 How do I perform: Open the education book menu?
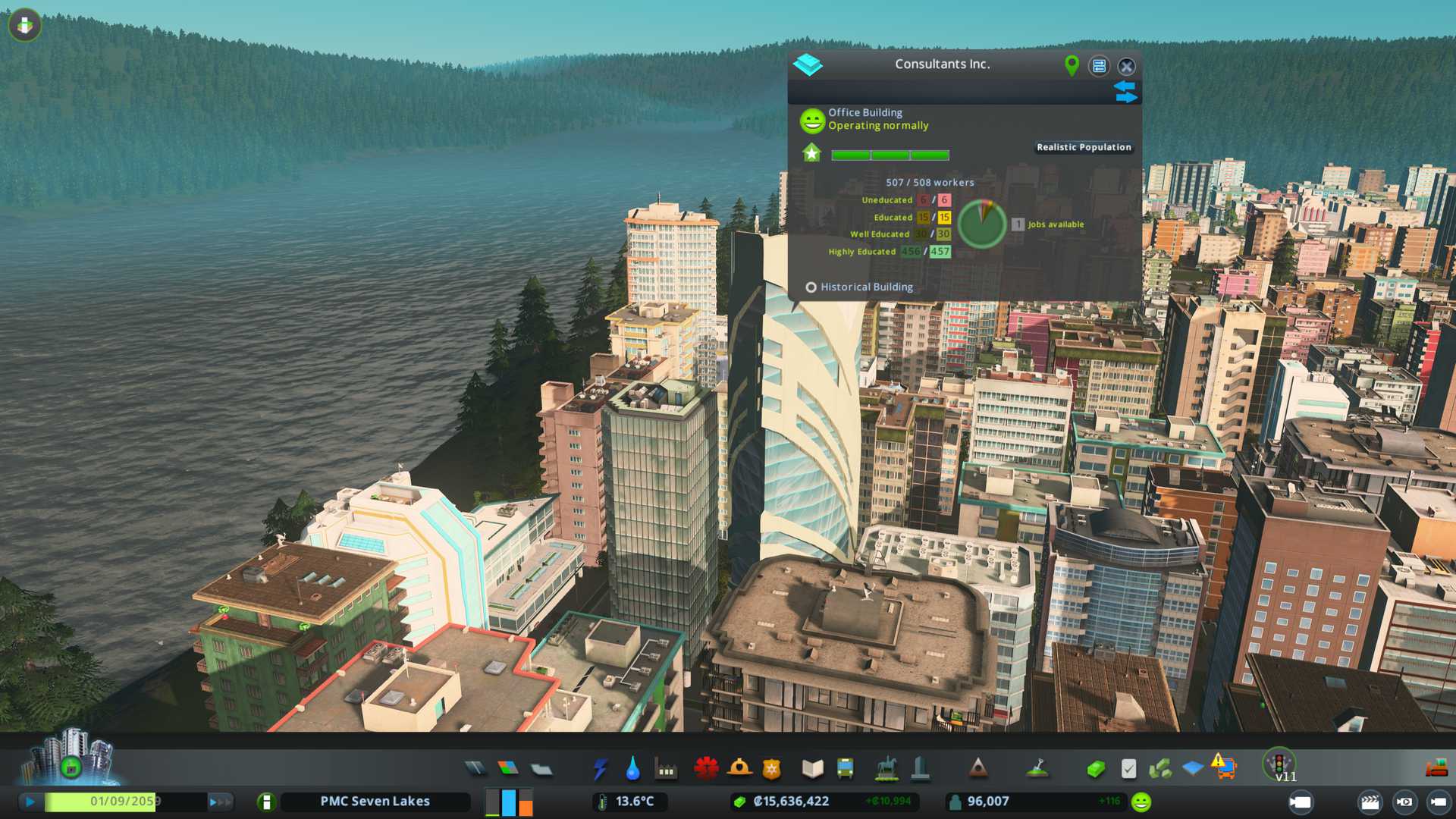coord(812,769)
